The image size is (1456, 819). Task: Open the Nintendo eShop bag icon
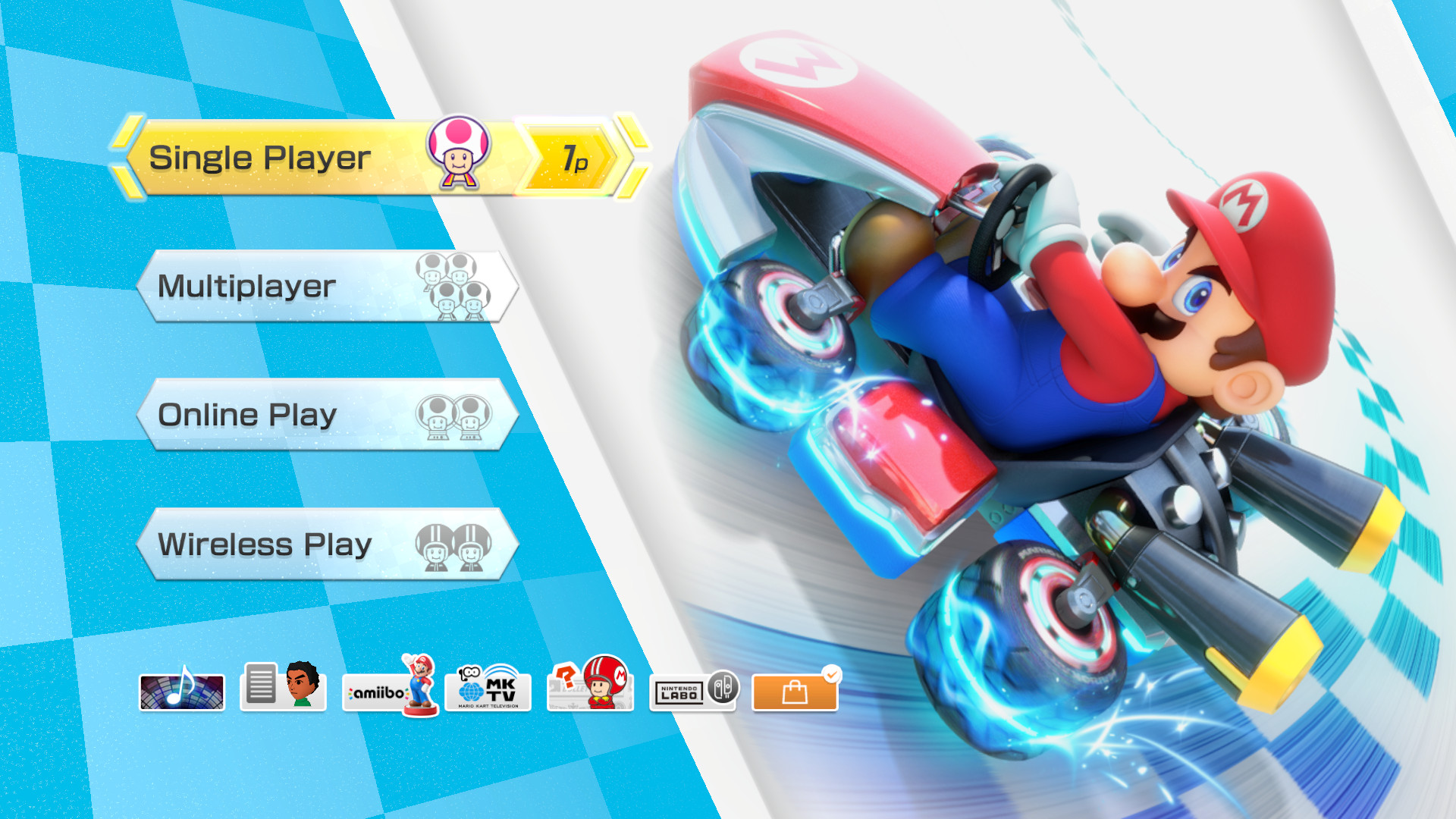(793, 692)
